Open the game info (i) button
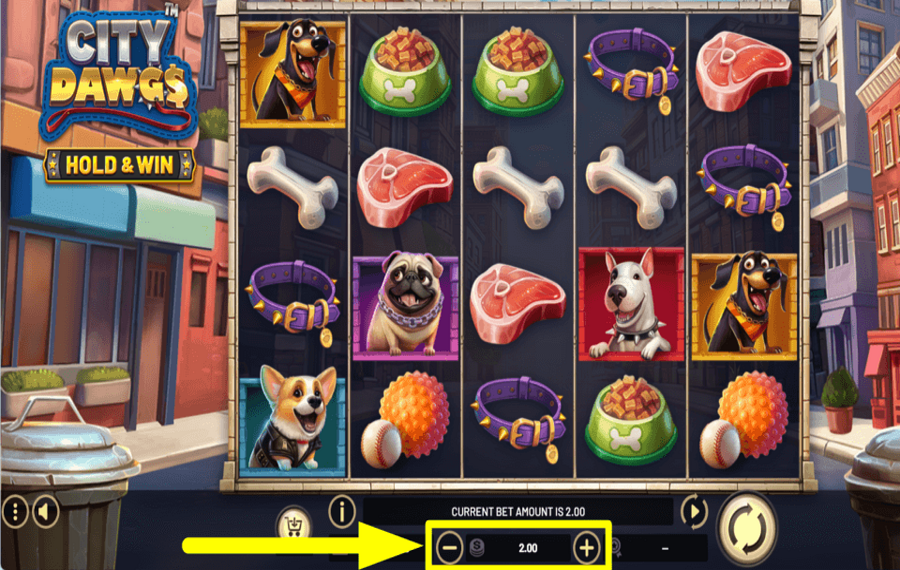Image resolution: width=900 pixels, height=570 pixels. point(342,512)
